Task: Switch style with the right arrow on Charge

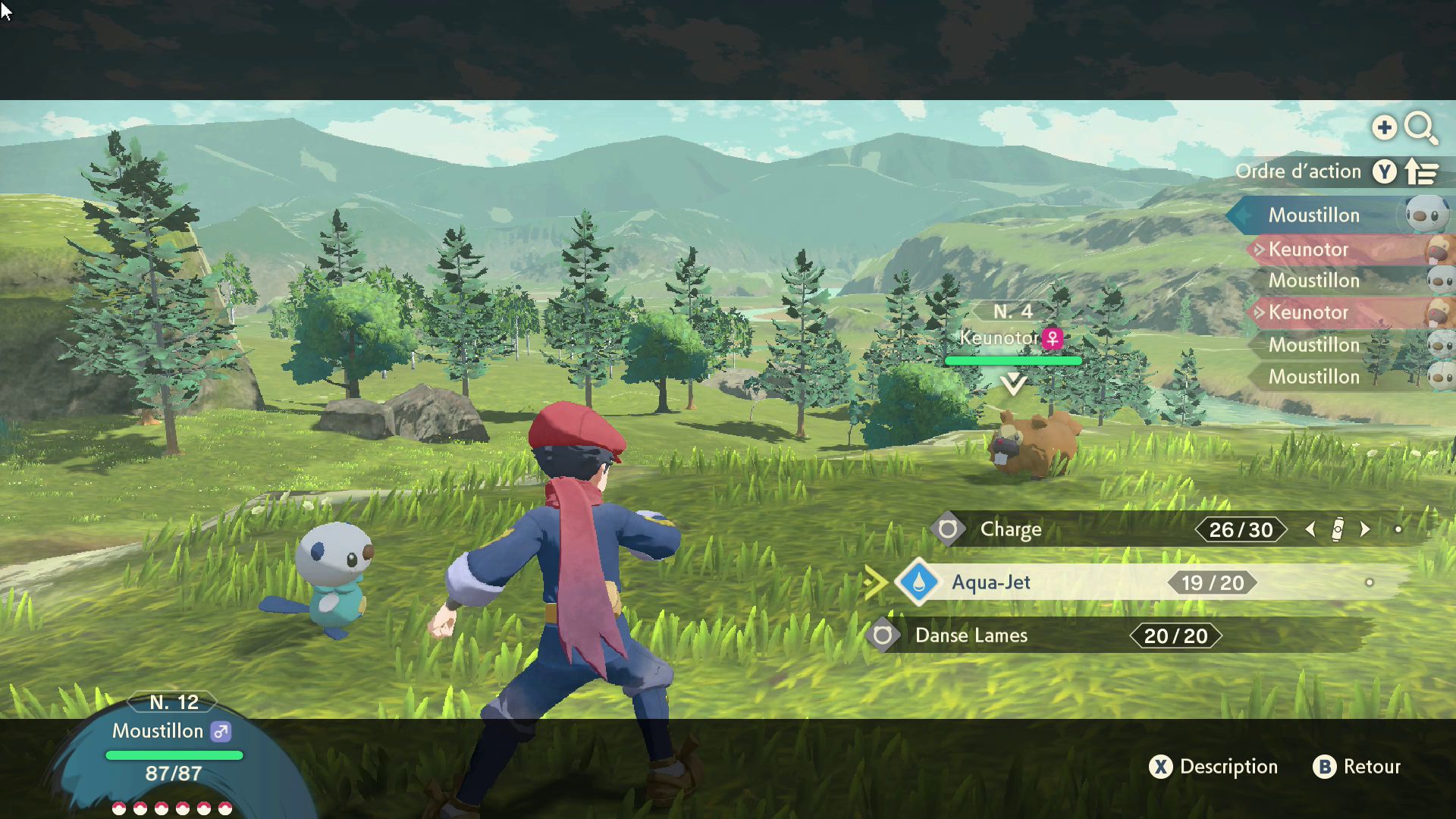Action: pyautogui.click(x=1365, y=529)
